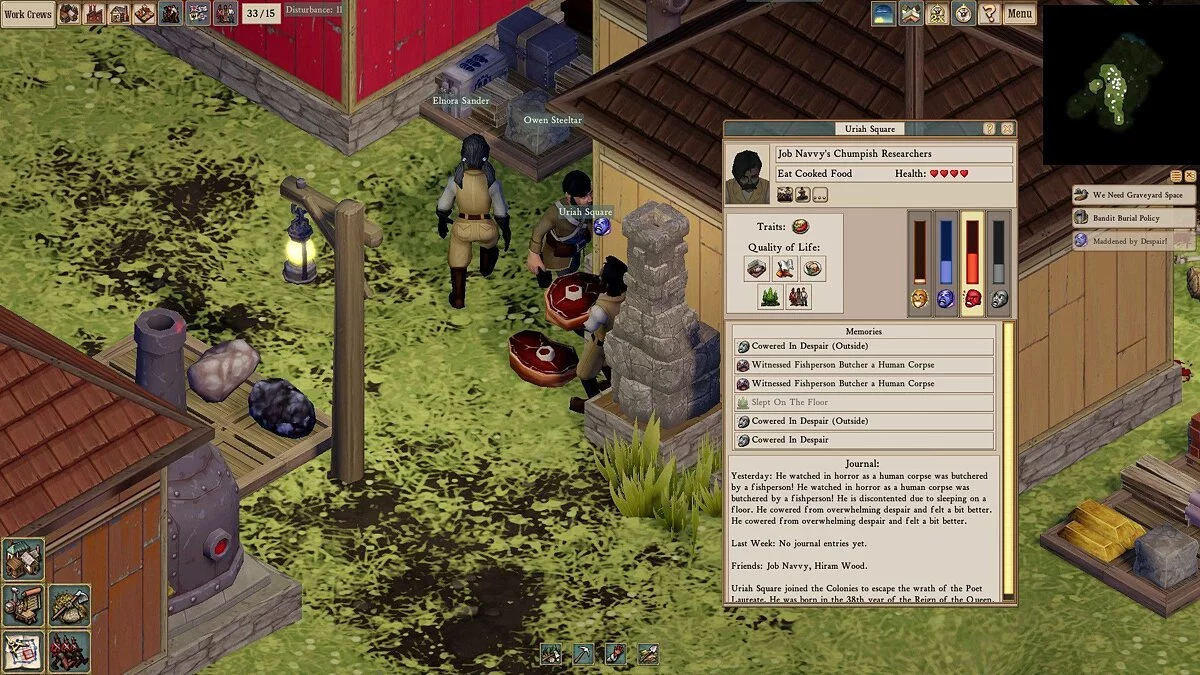This screenshot has width=1200, height=675.
Task: Select the pickaxe mining tool at bottom
Action: pos(583,655)
